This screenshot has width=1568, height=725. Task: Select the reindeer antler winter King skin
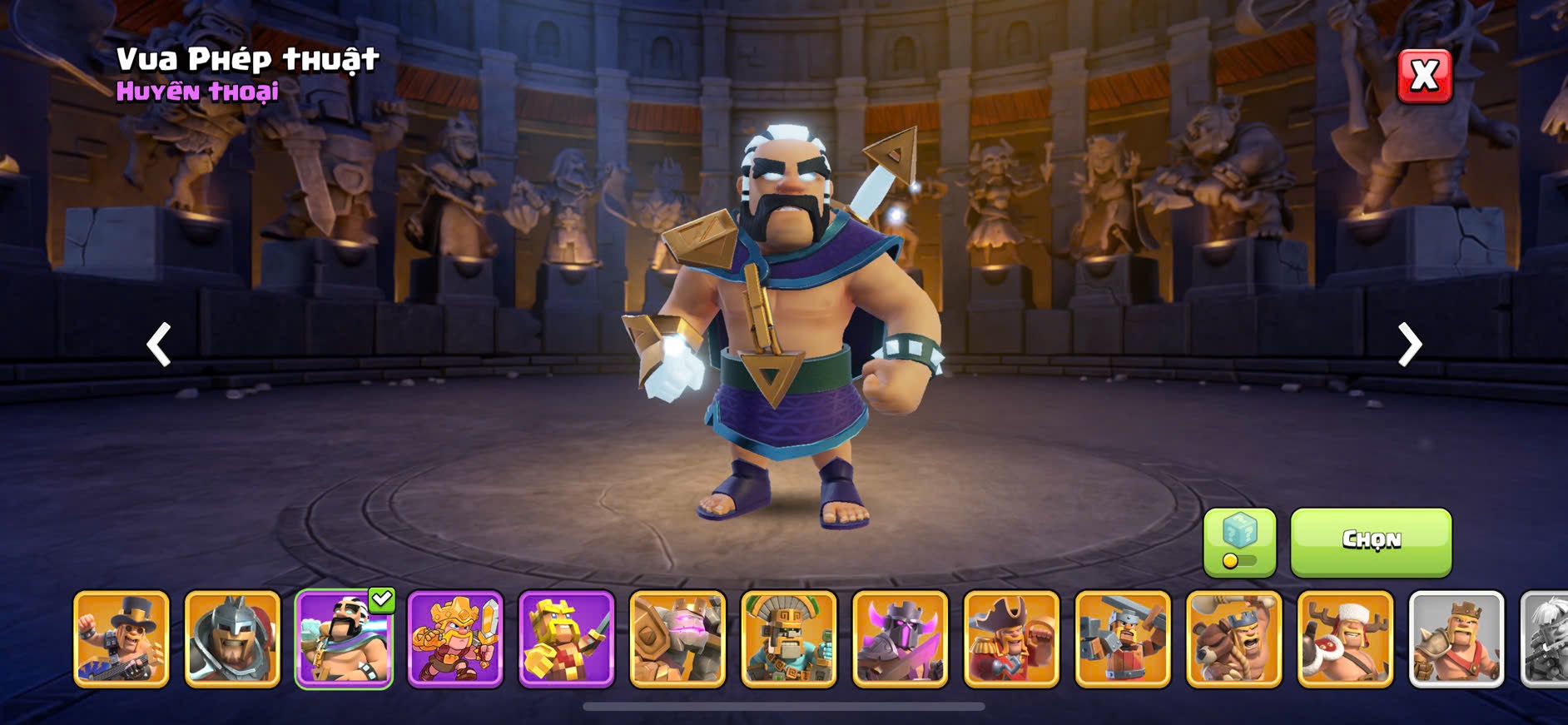[x=1345, y=639]
